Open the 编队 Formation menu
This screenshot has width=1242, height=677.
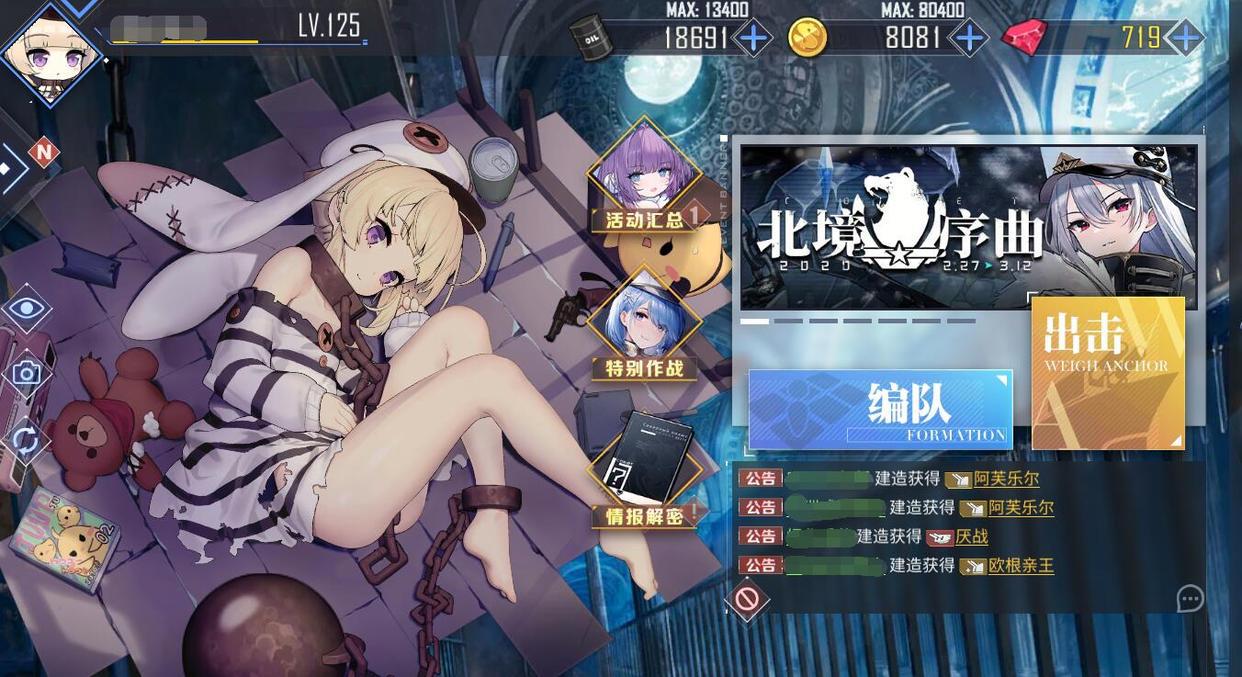click(x=880, y=409)
